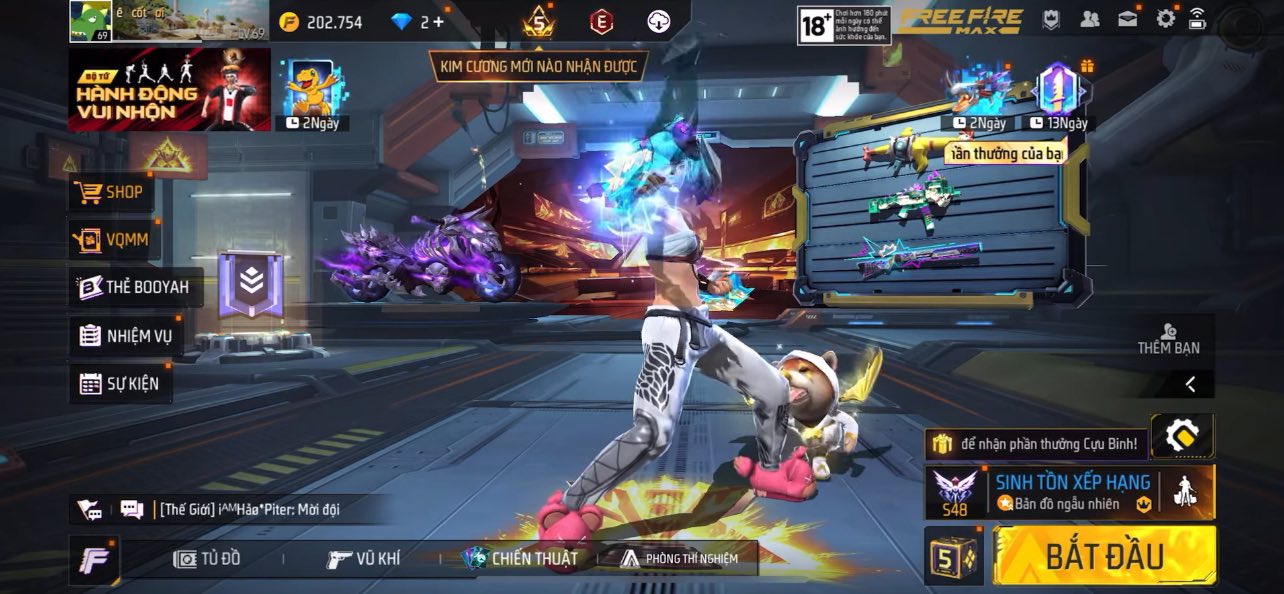Add diamonds with the plus button
1284x594 pixels.
click(x=438, y=22)
